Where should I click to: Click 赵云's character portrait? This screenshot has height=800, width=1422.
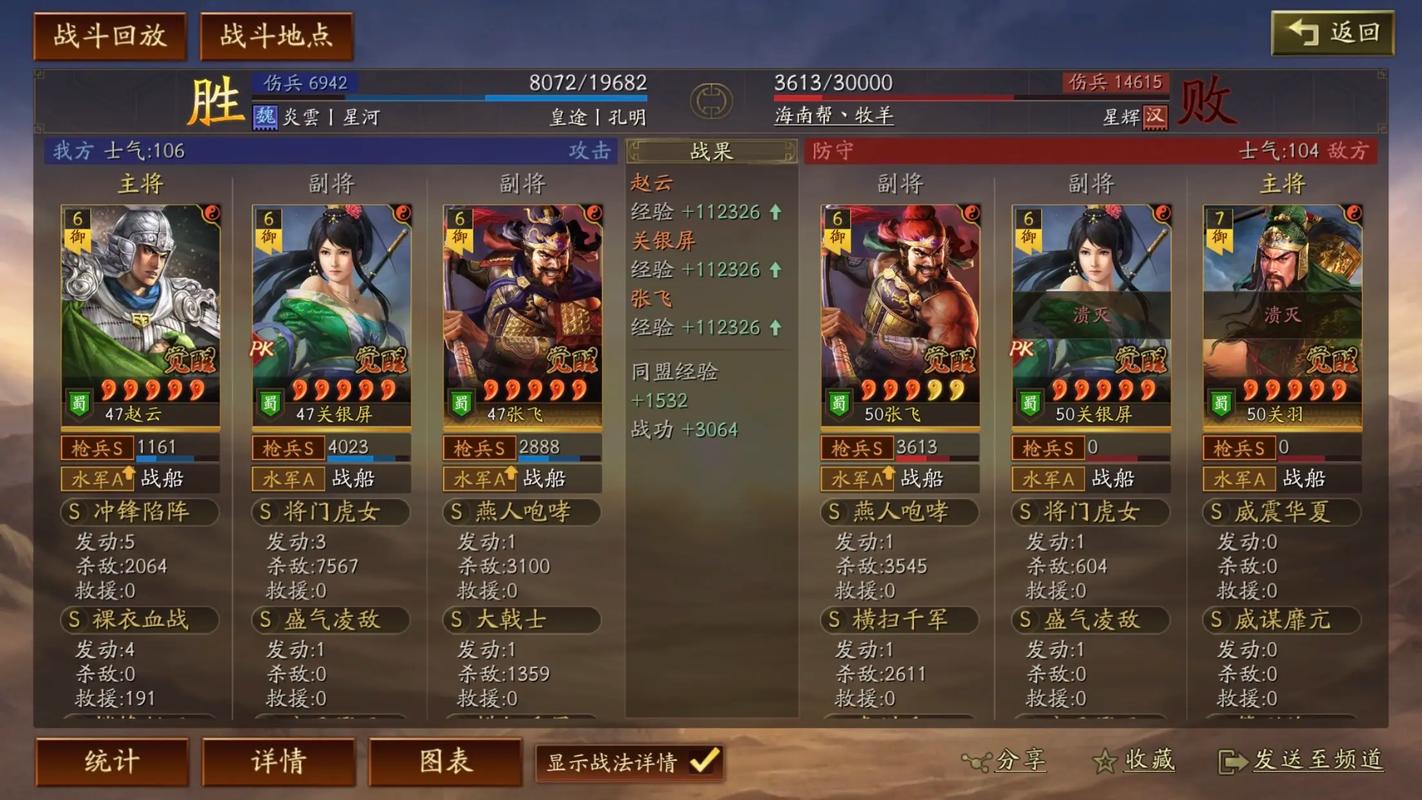tap(140, 300)
